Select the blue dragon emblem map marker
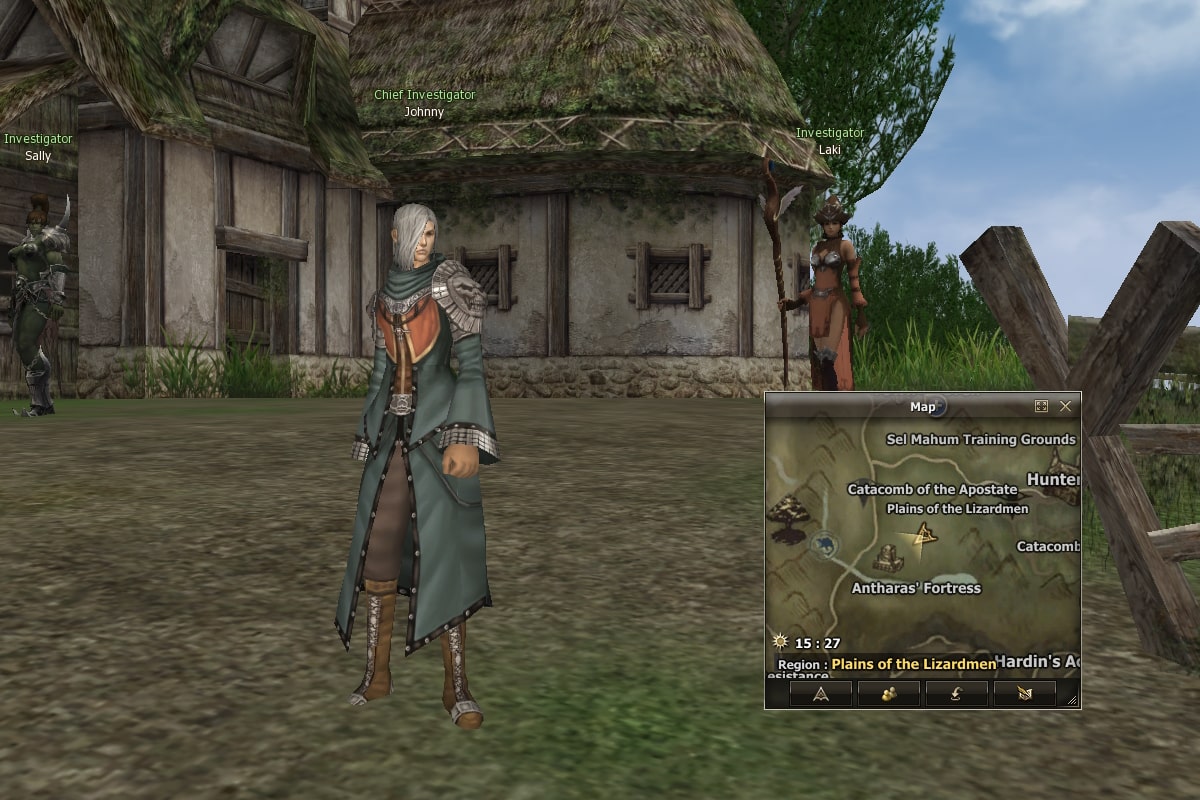The width and height of the screenshot is (1200, 800). pyautogui.click(x=825, y=545)
